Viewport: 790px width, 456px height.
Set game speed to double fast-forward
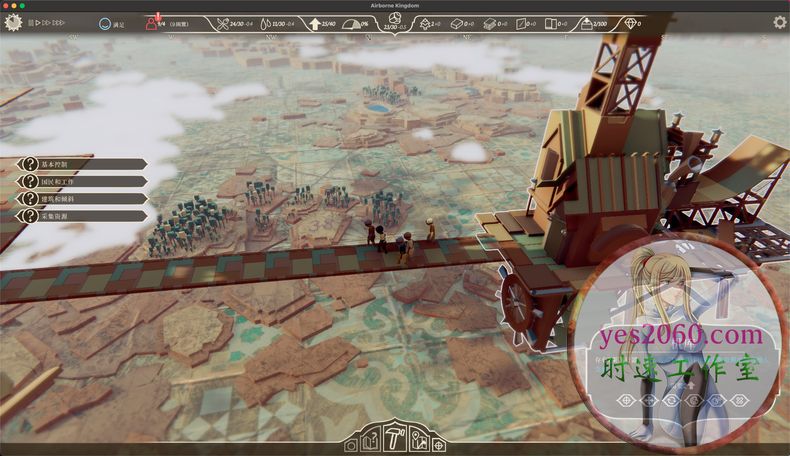47,22
